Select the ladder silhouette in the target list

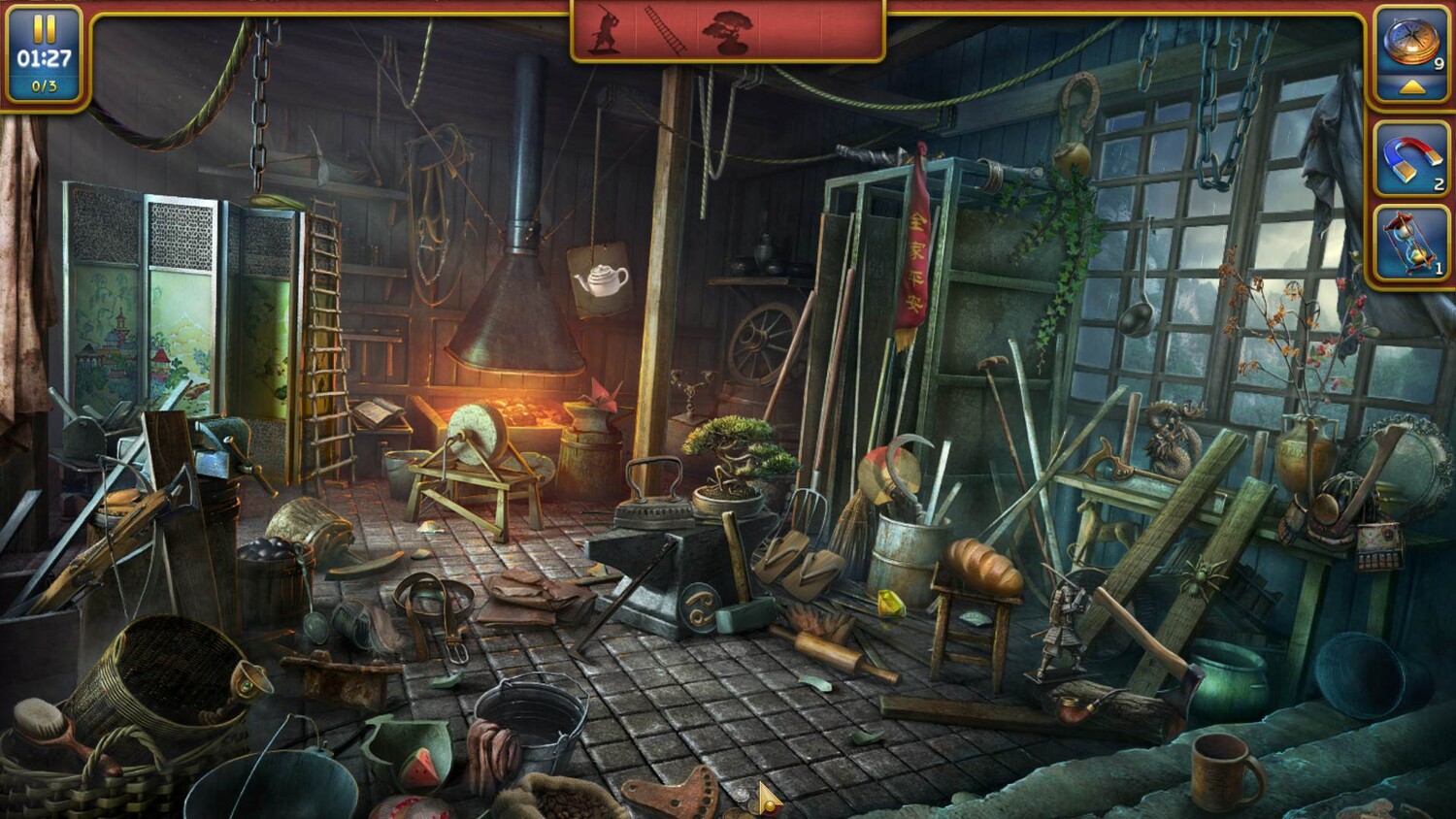pyautogui.click(x=666, y=32)
